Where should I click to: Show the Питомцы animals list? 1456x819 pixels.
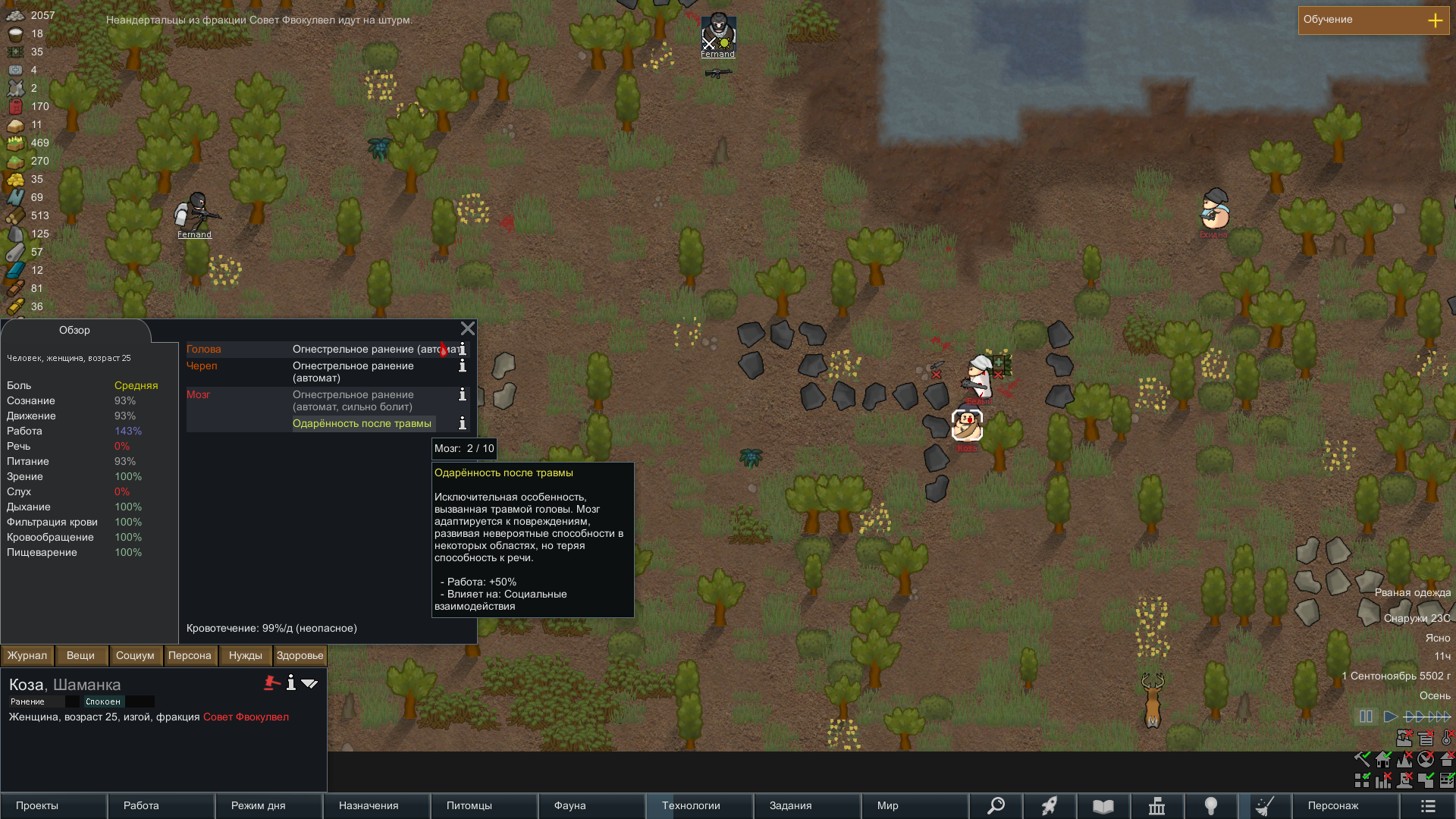click(x=484, y=805)
